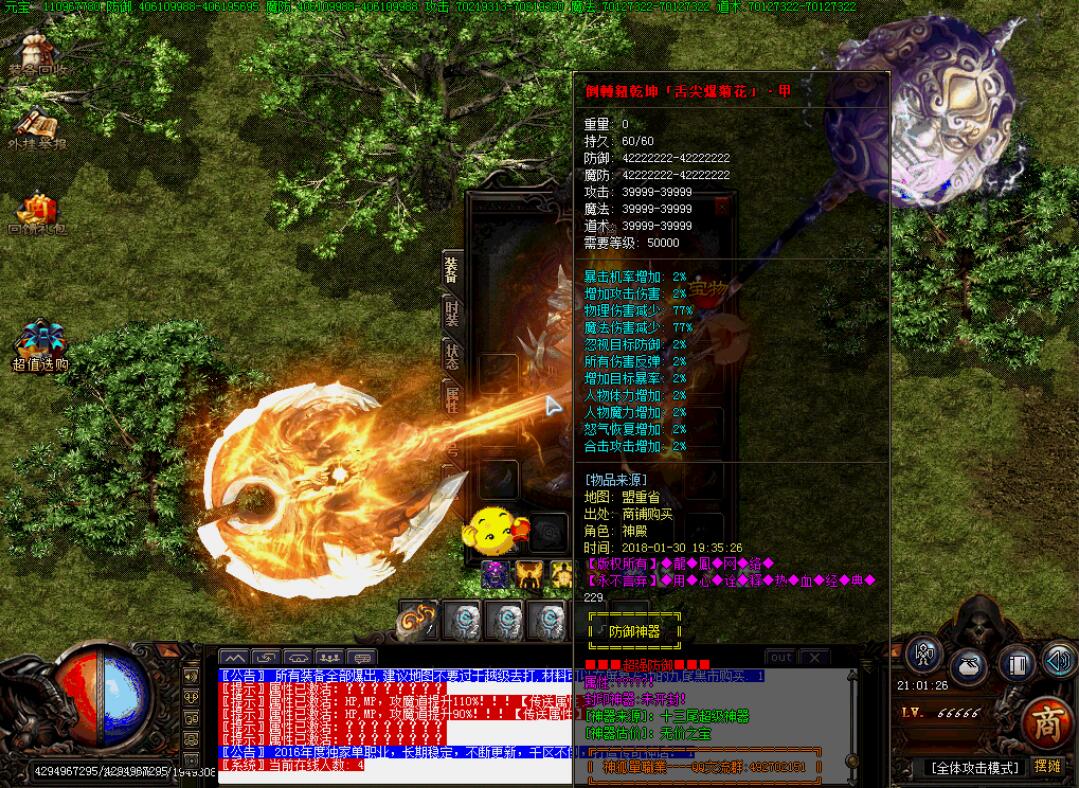Click the chat box 'out' button
This screenshot has height=788, width=1079.
(x=781, y=657)
